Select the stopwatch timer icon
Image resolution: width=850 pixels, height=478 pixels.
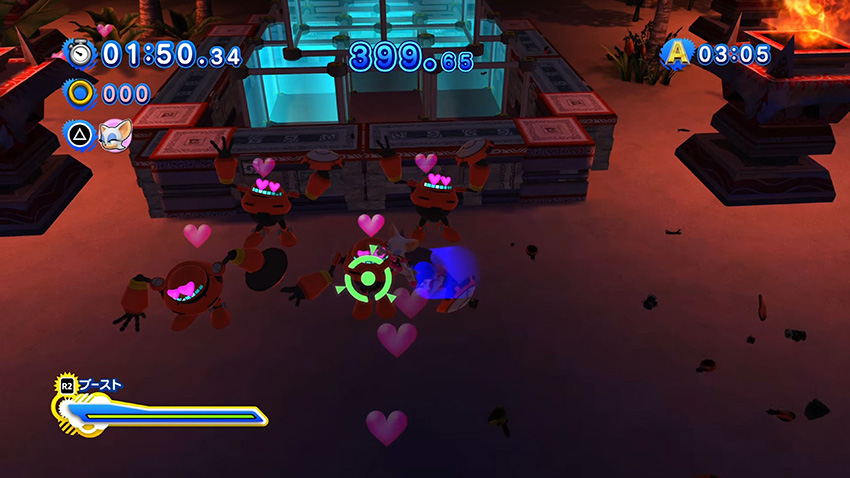point(78,52)
